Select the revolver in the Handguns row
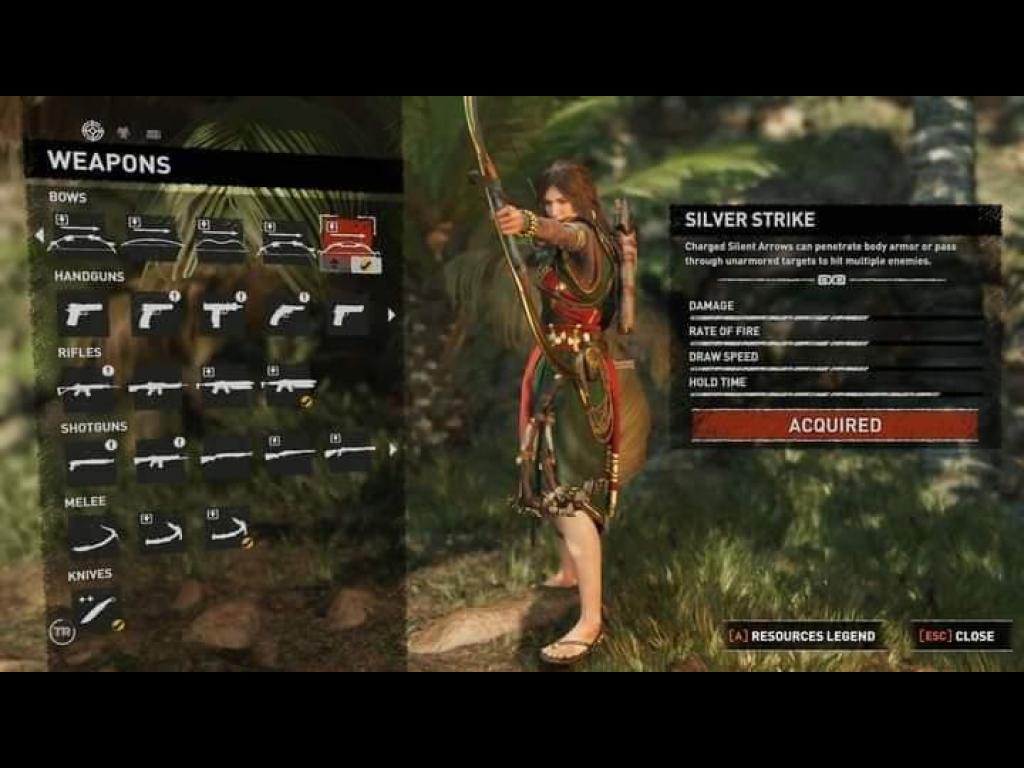The image size is (1024, 768). click(290, 314)
